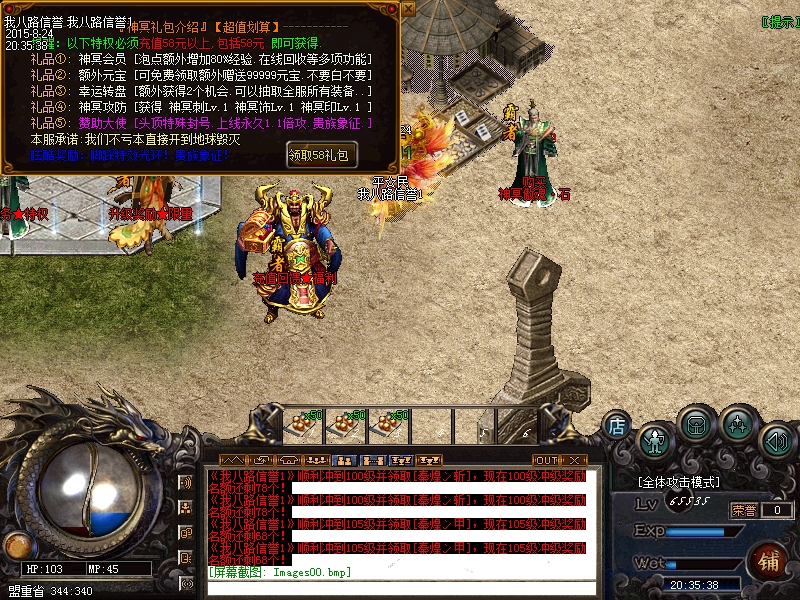Image resolution: width=800 pixels, height=600 pixels.
Task: Click the OUT button above chat
Action: point(546,460)
